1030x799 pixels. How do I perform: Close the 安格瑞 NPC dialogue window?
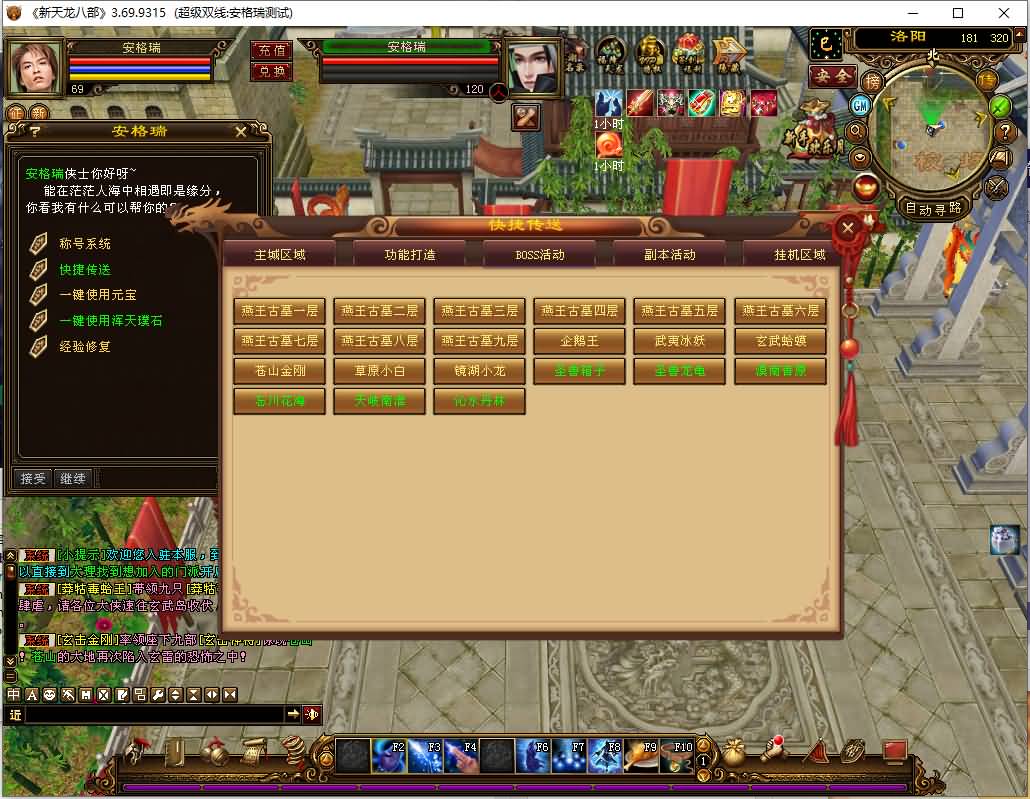[241, 131]
